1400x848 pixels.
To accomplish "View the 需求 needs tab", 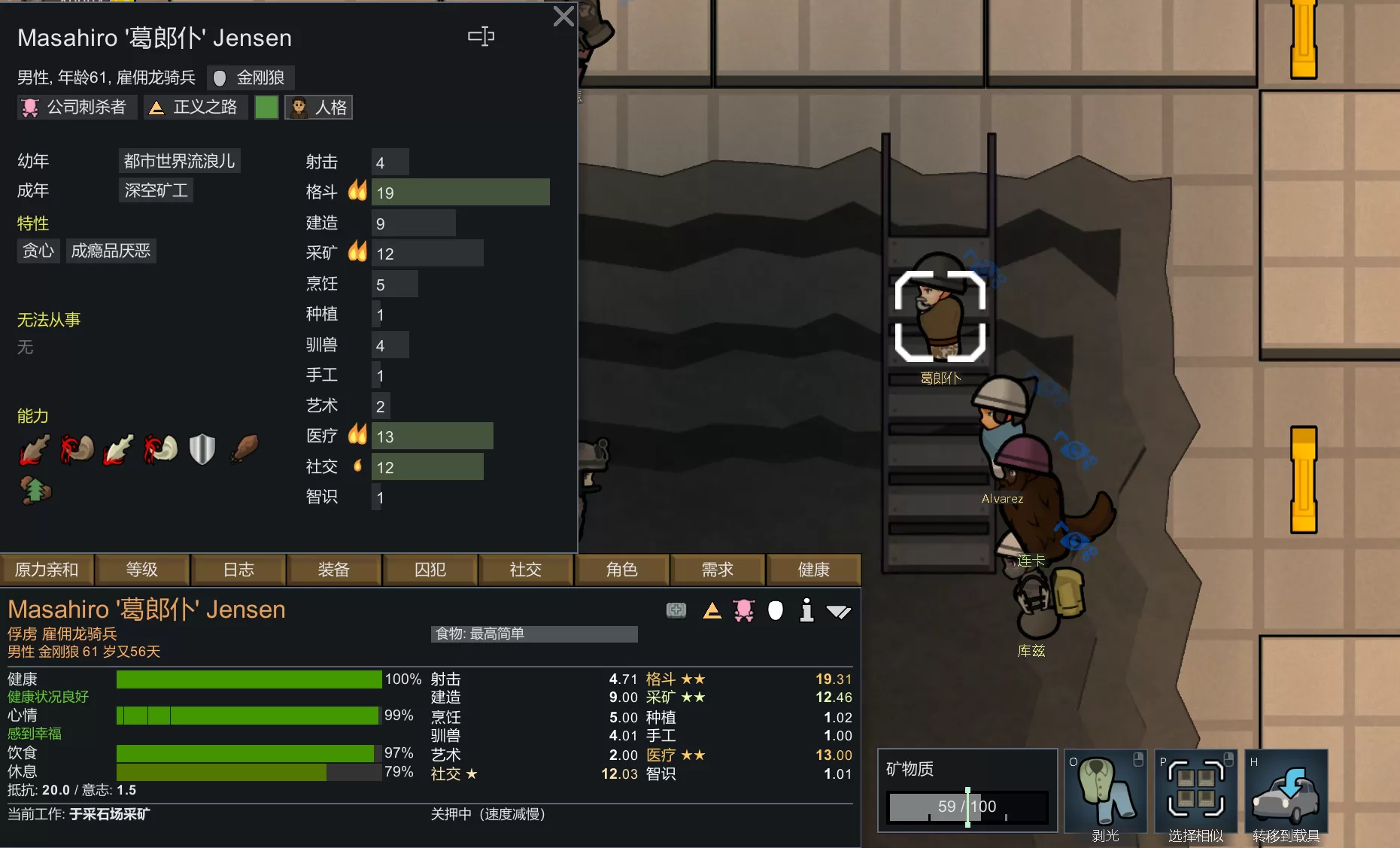I will coord(718,570).
